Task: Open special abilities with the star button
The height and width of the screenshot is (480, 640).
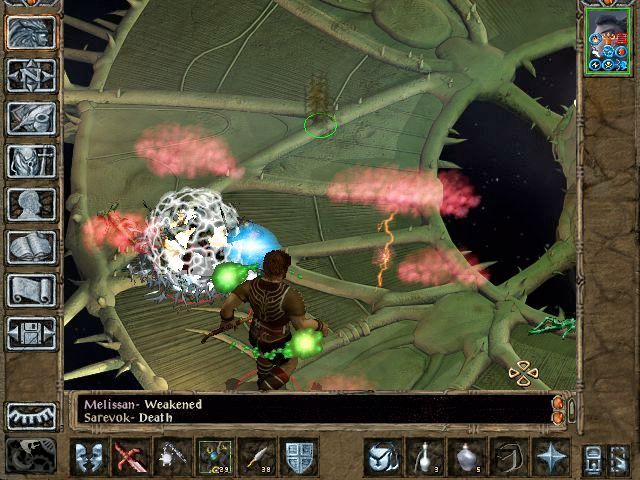Action: 551,457
